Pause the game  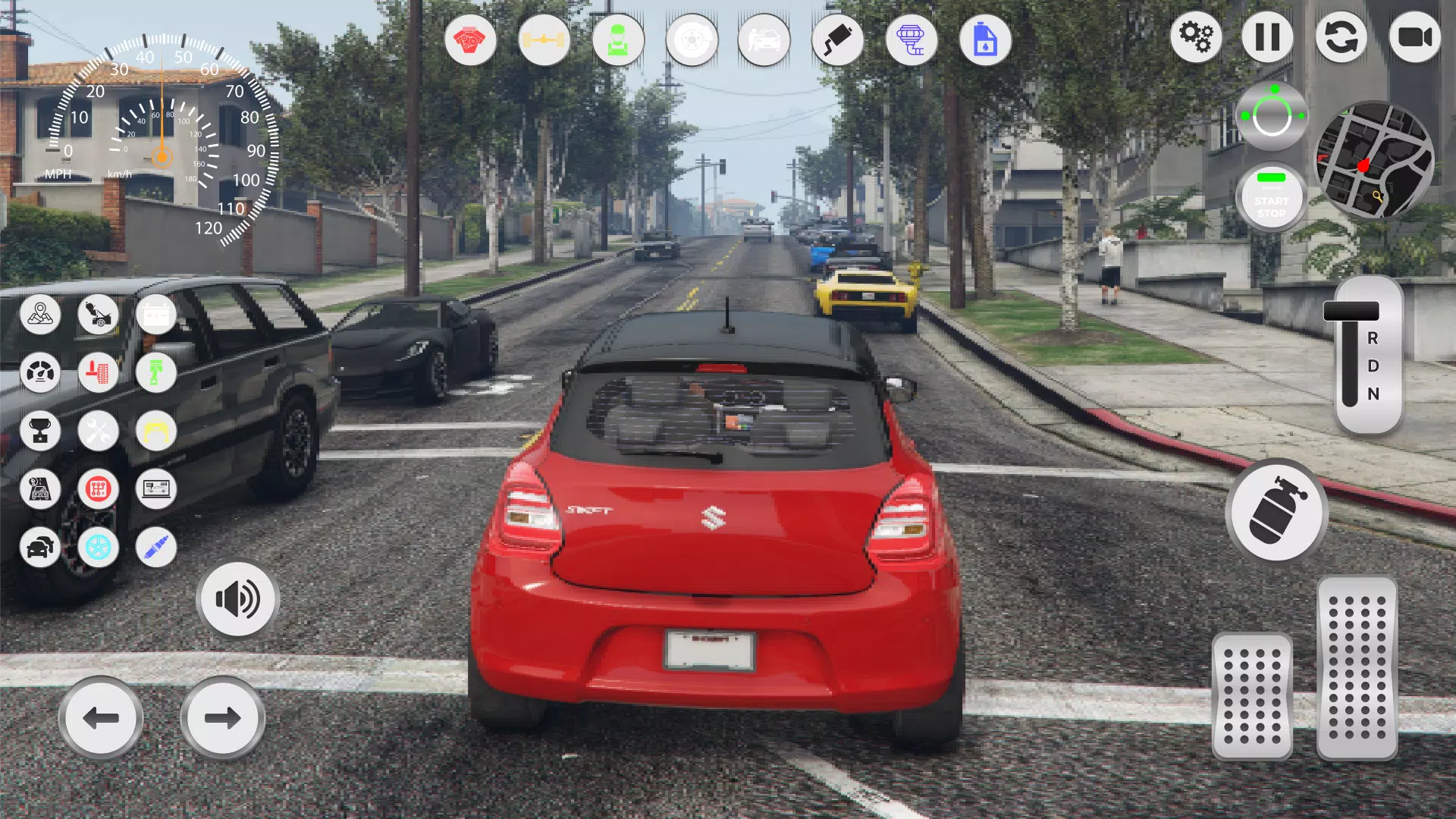(x=1268, y=35)
